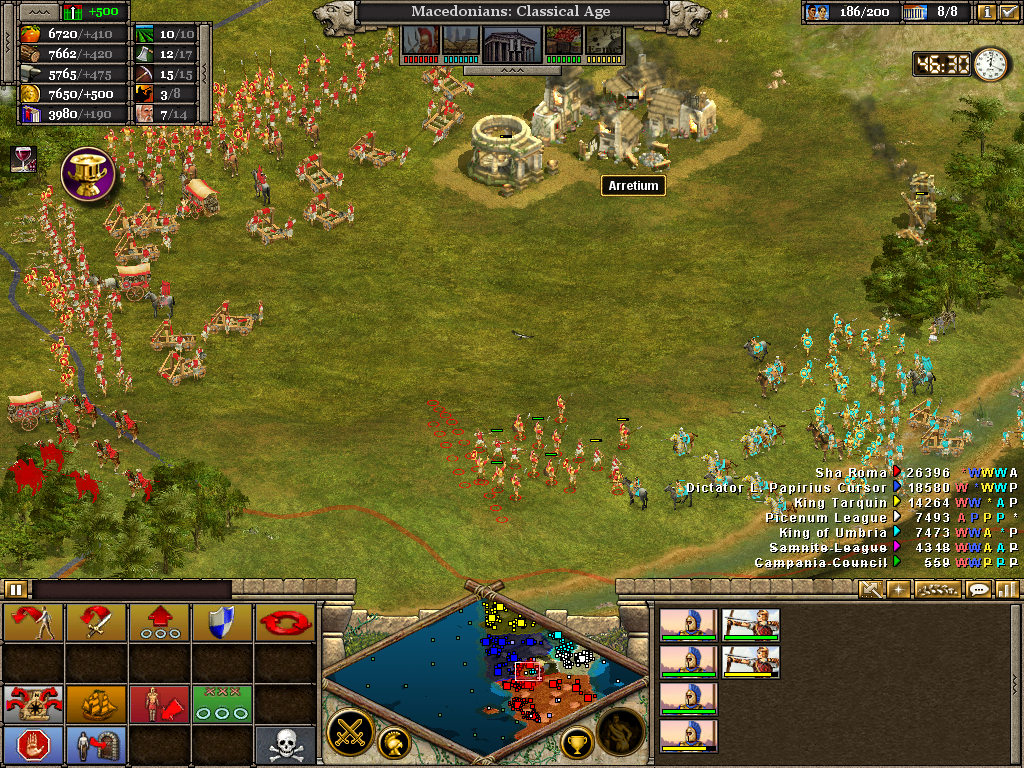Click the skull and crossbones disband button

[285, 745]
